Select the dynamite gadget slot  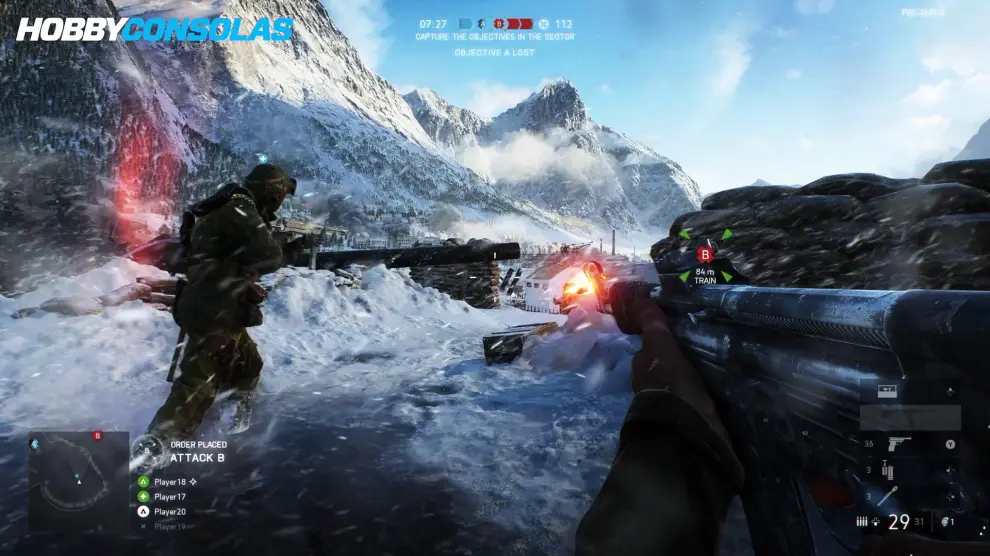point(886,470)
